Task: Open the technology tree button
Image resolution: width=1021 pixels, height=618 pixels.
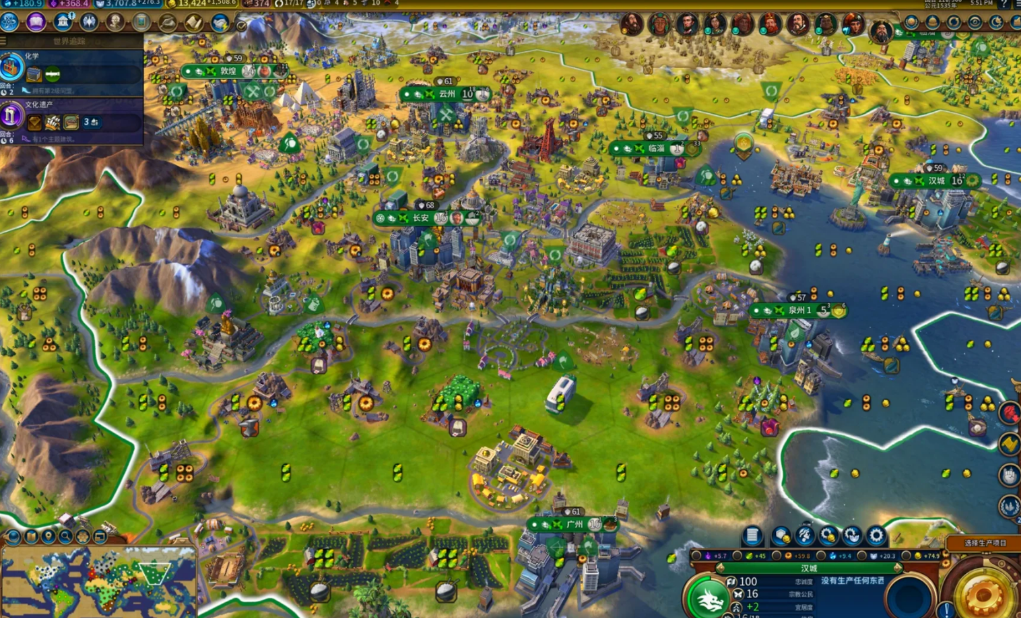Action: pos(10,21)
